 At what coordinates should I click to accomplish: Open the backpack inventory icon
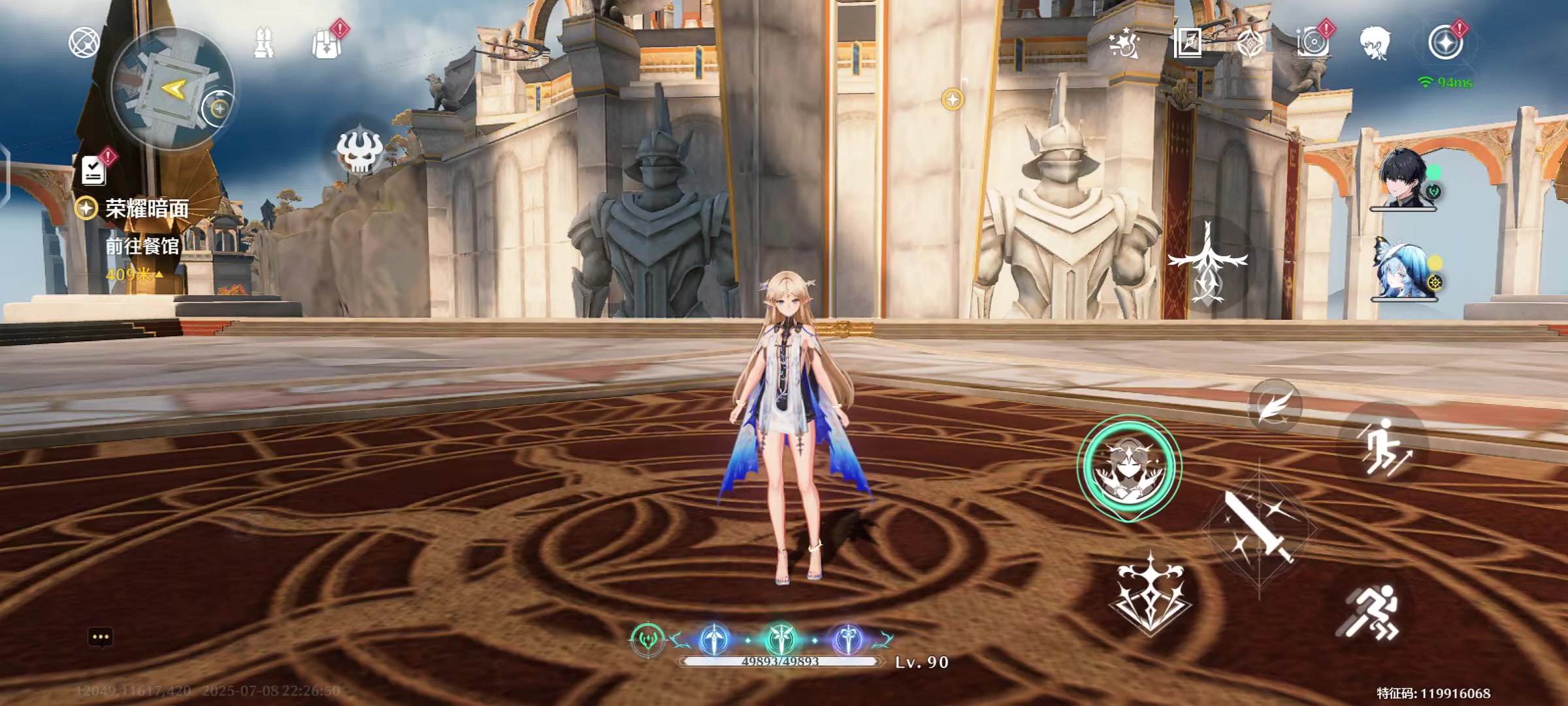(x=327, y=44)
